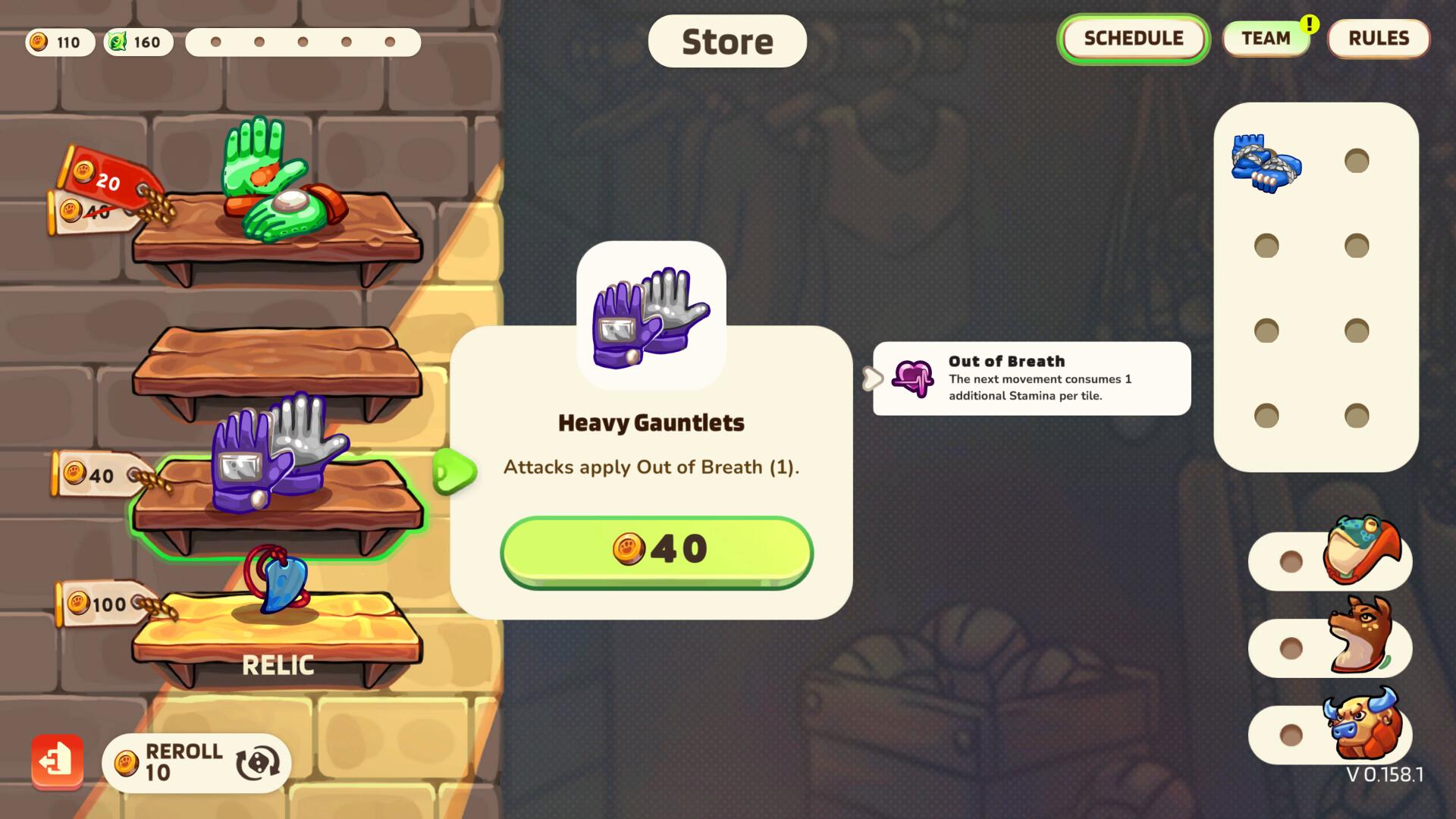Expand the Heavy Gauntlets description arrow
Viewport: 1456px width, 819px height.
tap(456, 471)
